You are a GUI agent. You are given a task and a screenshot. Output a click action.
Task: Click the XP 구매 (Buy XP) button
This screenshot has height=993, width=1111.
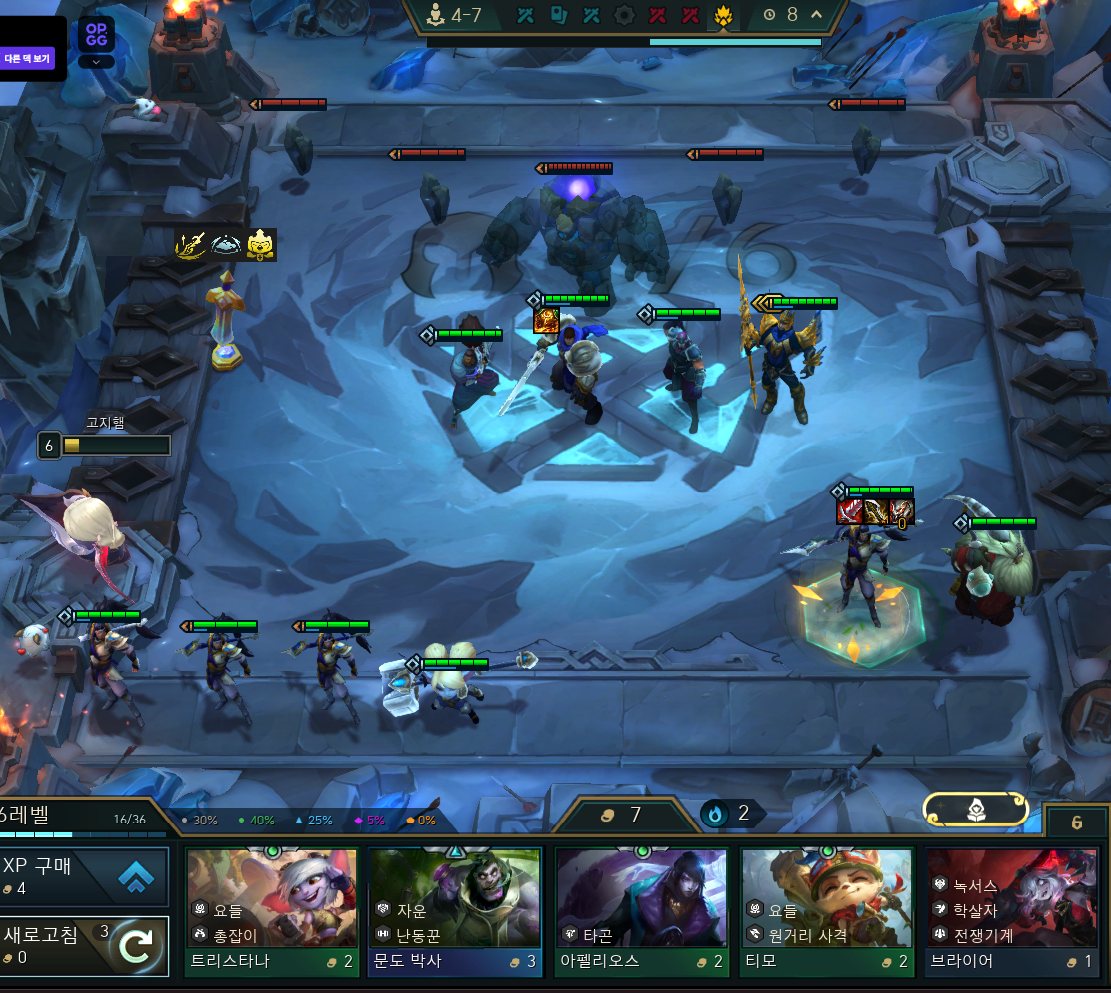84,877
